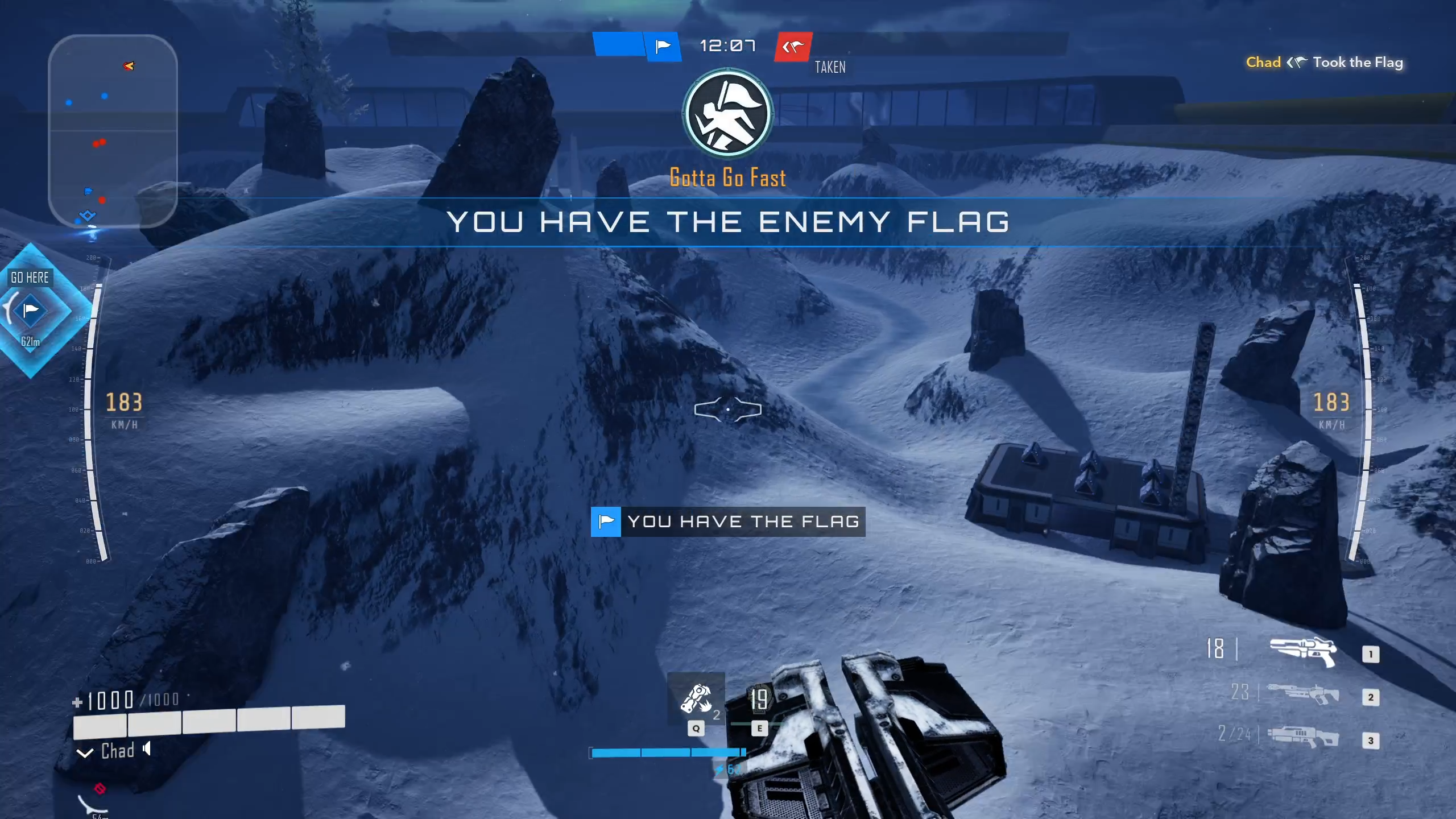Click the blue team flag icon

[x=663, y=46]
